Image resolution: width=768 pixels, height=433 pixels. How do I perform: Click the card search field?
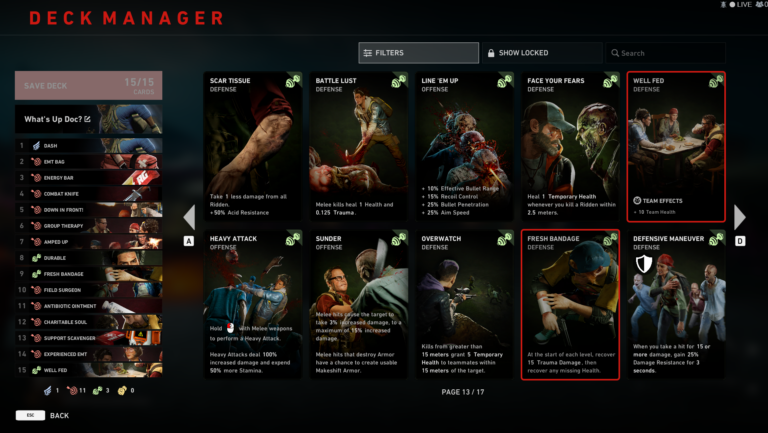[x=665, y=53]
